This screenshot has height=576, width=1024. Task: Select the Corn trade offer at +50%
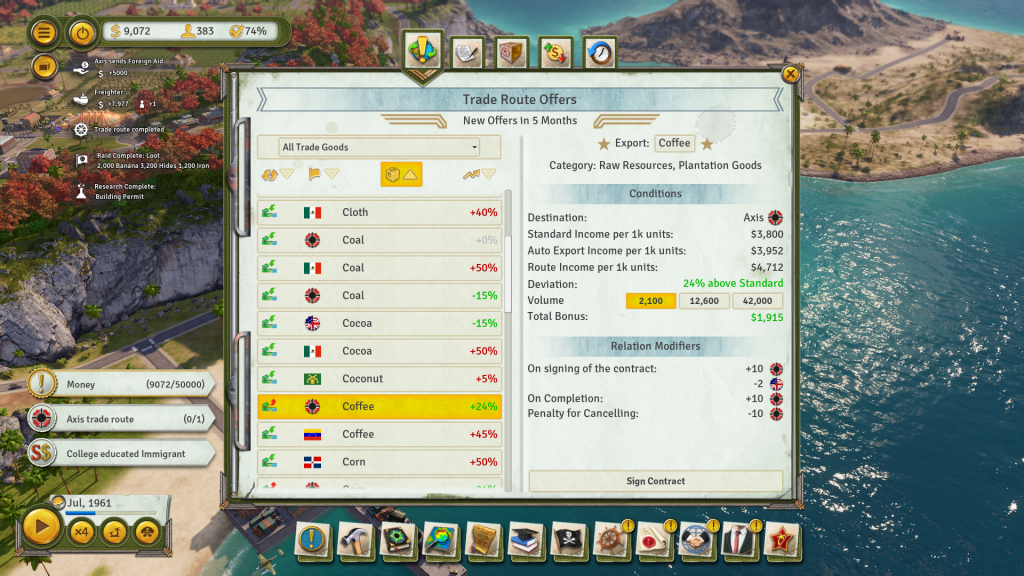380,462
